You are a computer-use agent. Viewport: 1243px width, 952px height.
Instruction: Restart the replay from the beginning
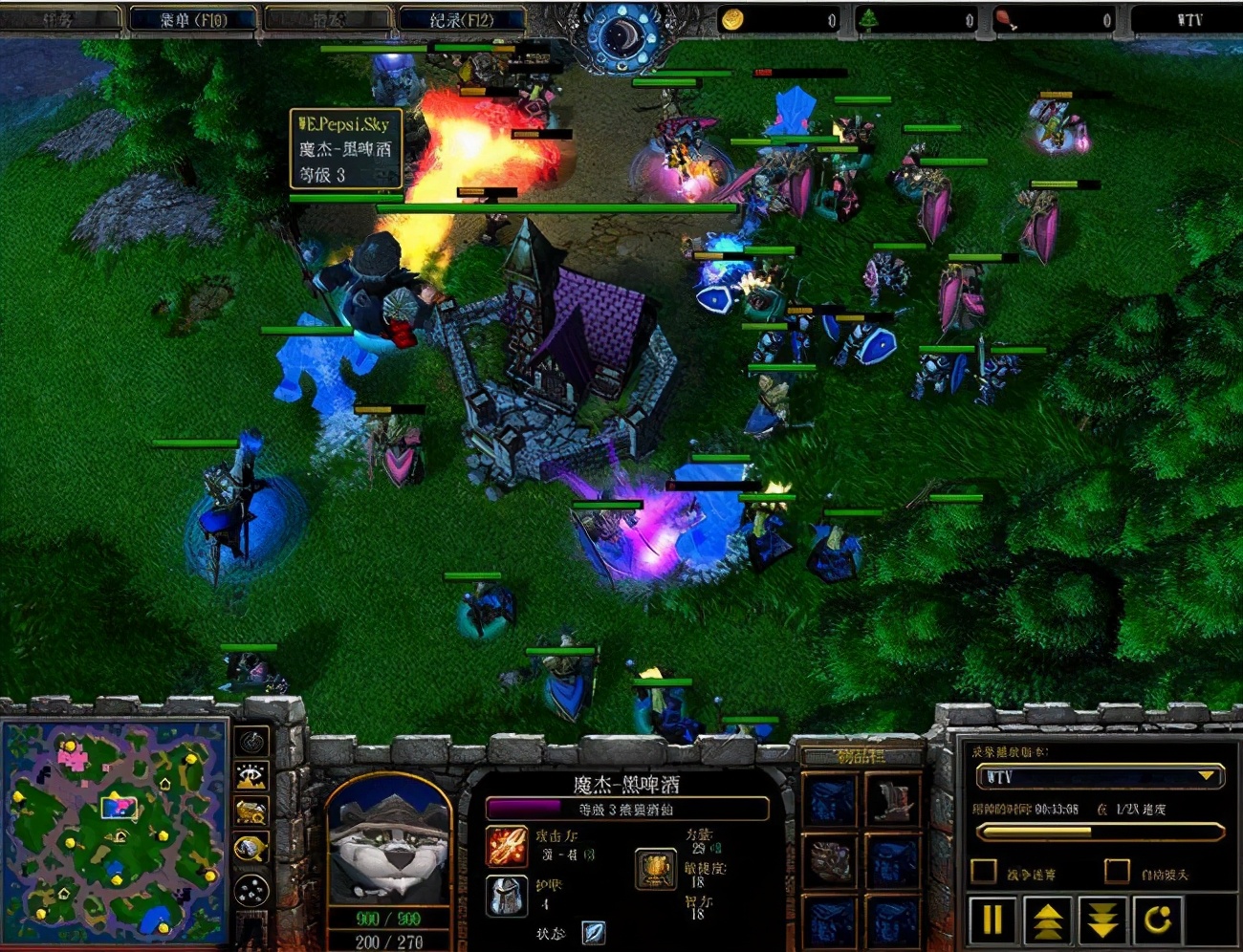coord(1158,920)
